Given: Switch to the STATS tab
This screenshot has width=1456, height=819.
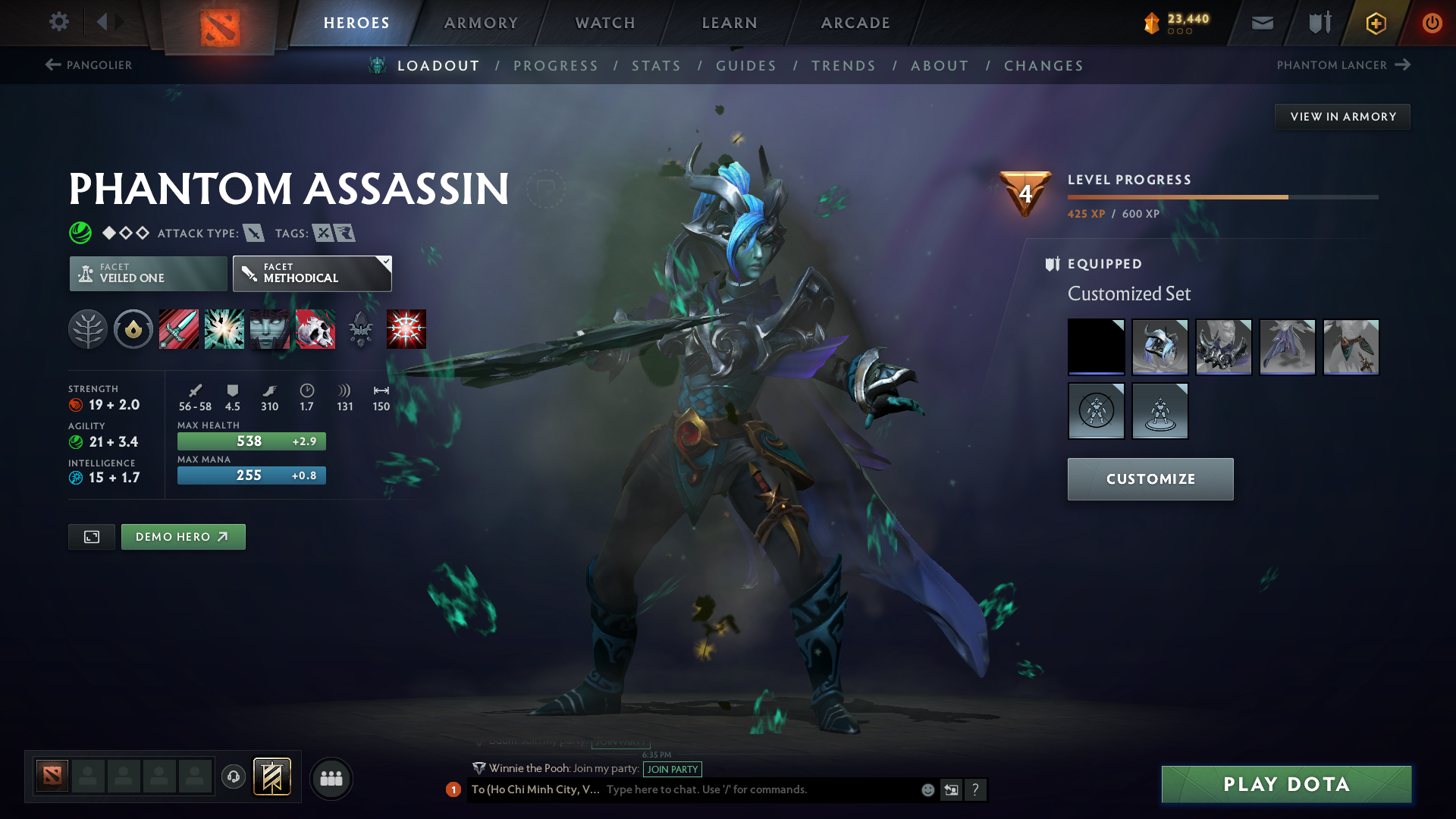Looking at the screenshot, I should [x=656, y=66].
